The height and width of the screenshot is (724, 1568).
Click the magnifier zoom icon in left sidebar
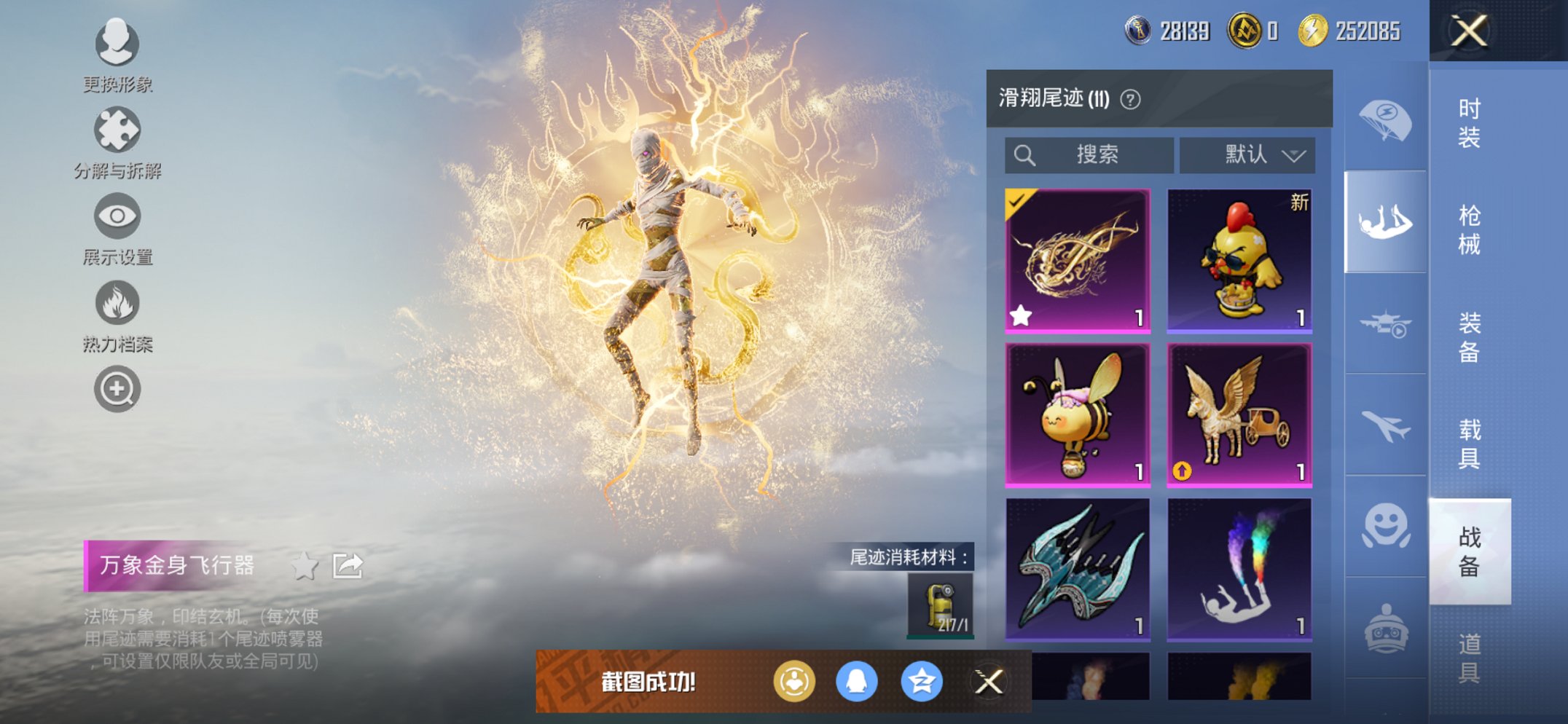coord(117,388)
